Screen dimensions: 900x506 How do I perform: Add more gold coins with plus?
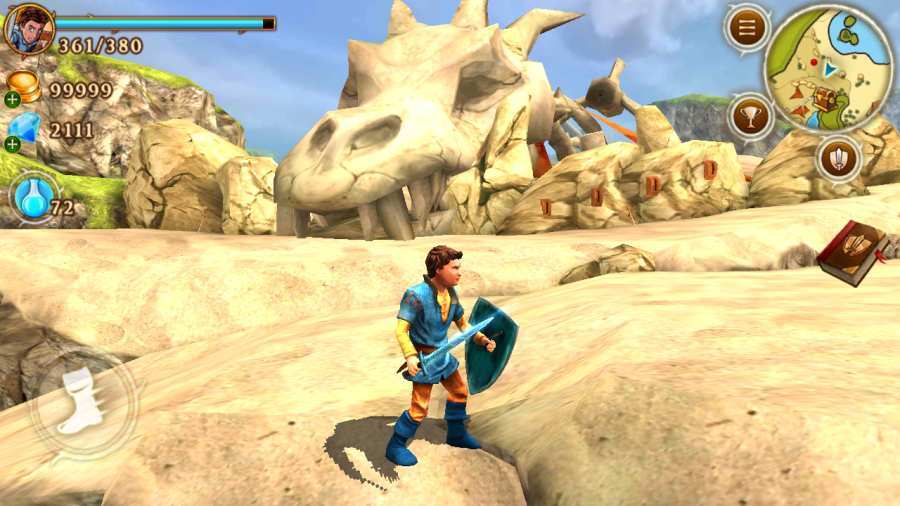pyautogui.click(x=12, y=99)
